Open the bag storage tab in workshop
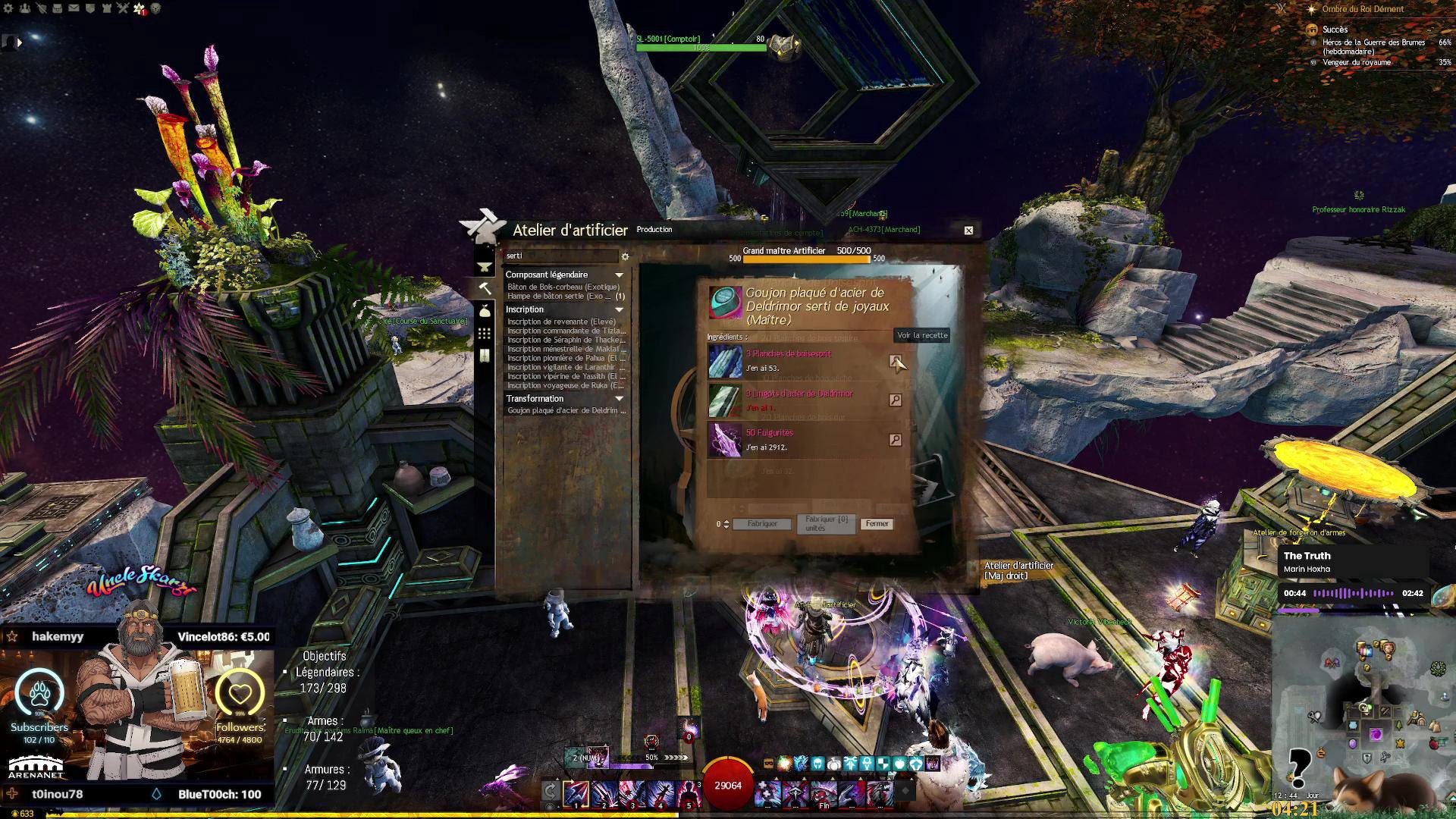1456x819 pixels. (485, 311)
